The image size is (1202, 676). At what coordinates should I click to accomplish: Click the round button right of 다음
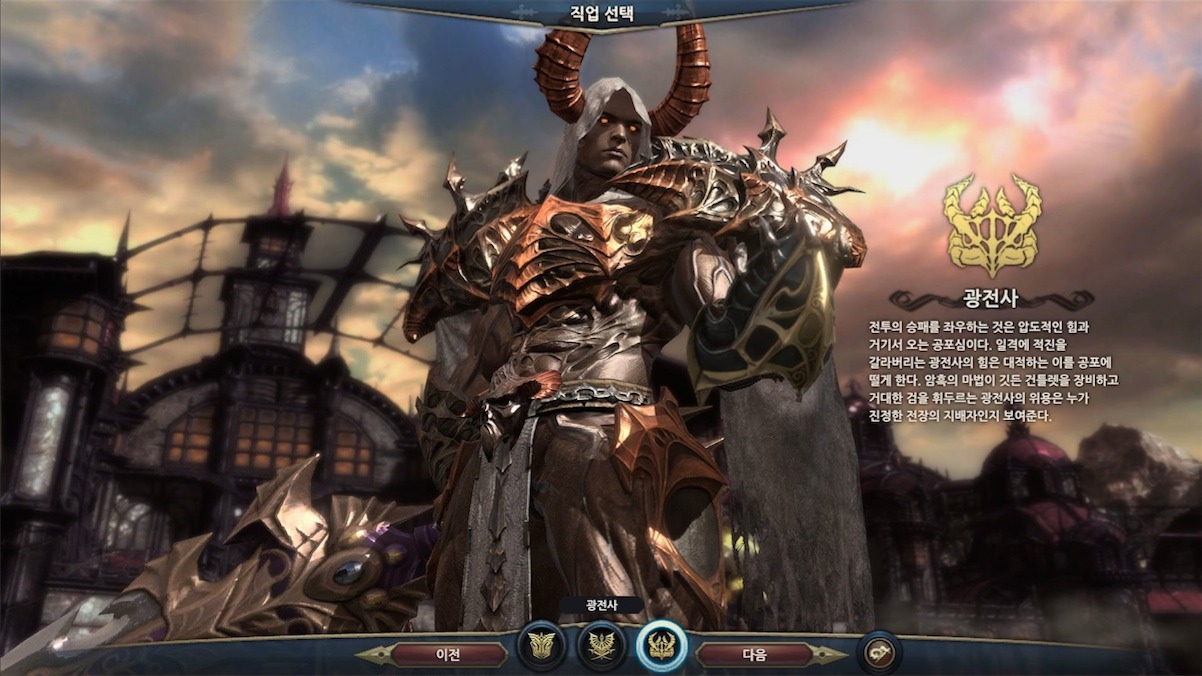(x=879, y=653)
